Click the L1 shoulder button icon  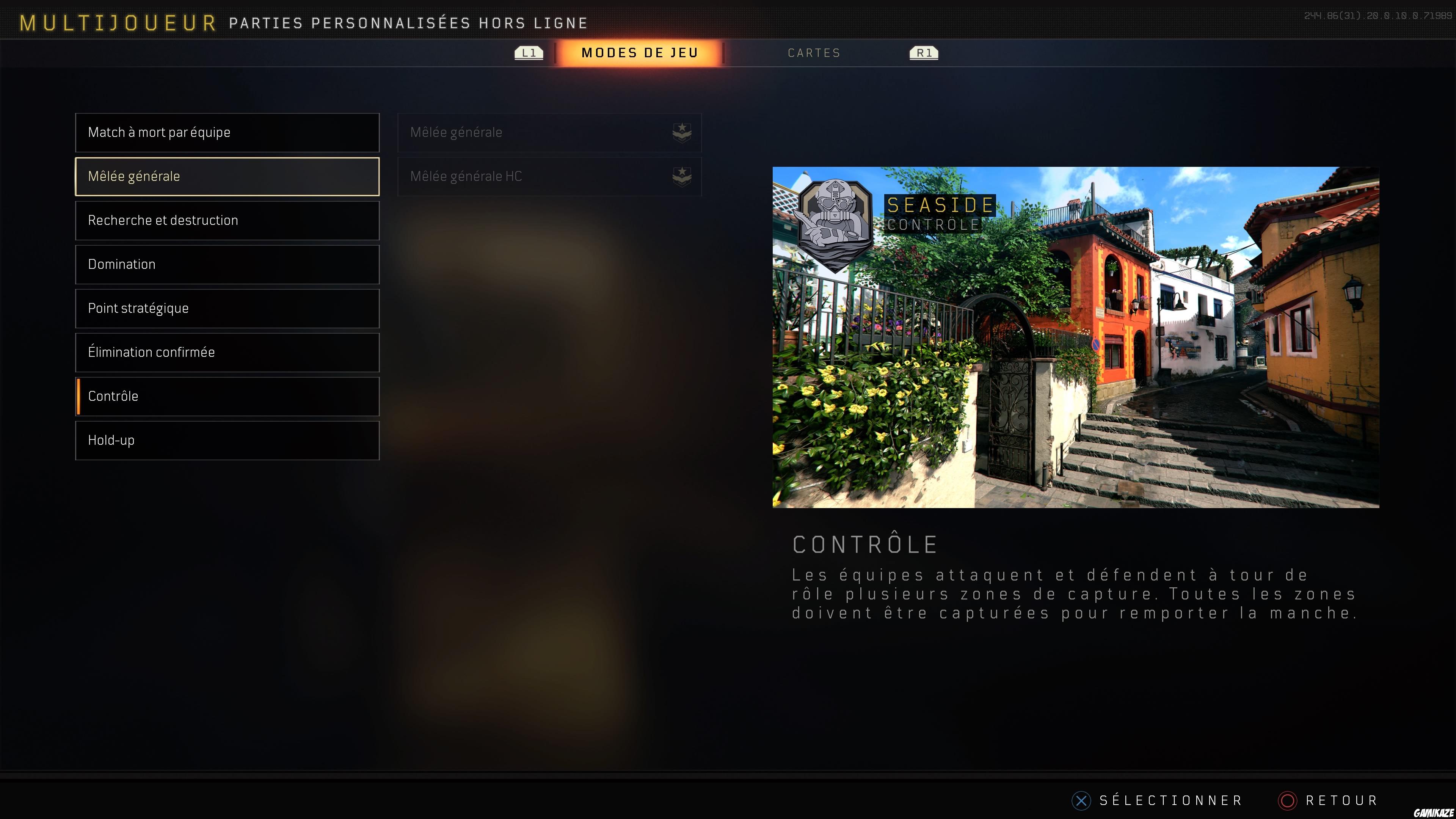click(x=529, y=53)
